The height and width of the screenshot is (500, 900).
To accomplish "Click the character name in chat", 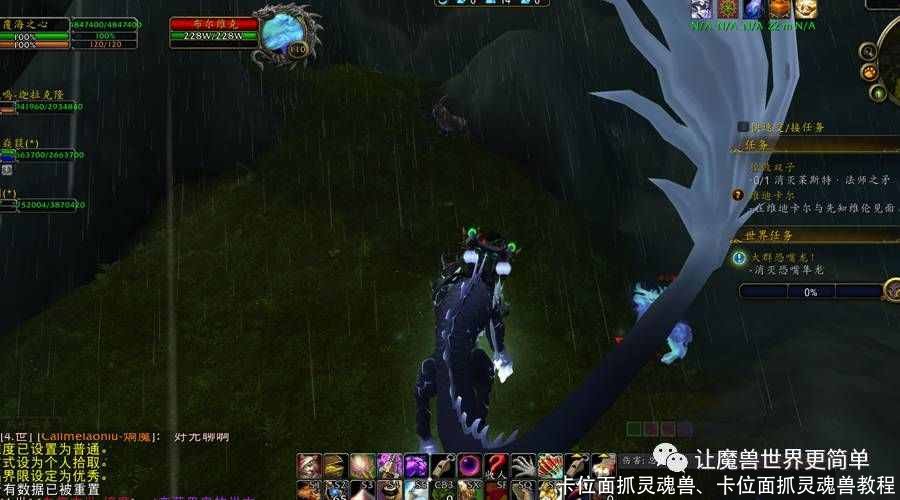I will click(92, 437).
